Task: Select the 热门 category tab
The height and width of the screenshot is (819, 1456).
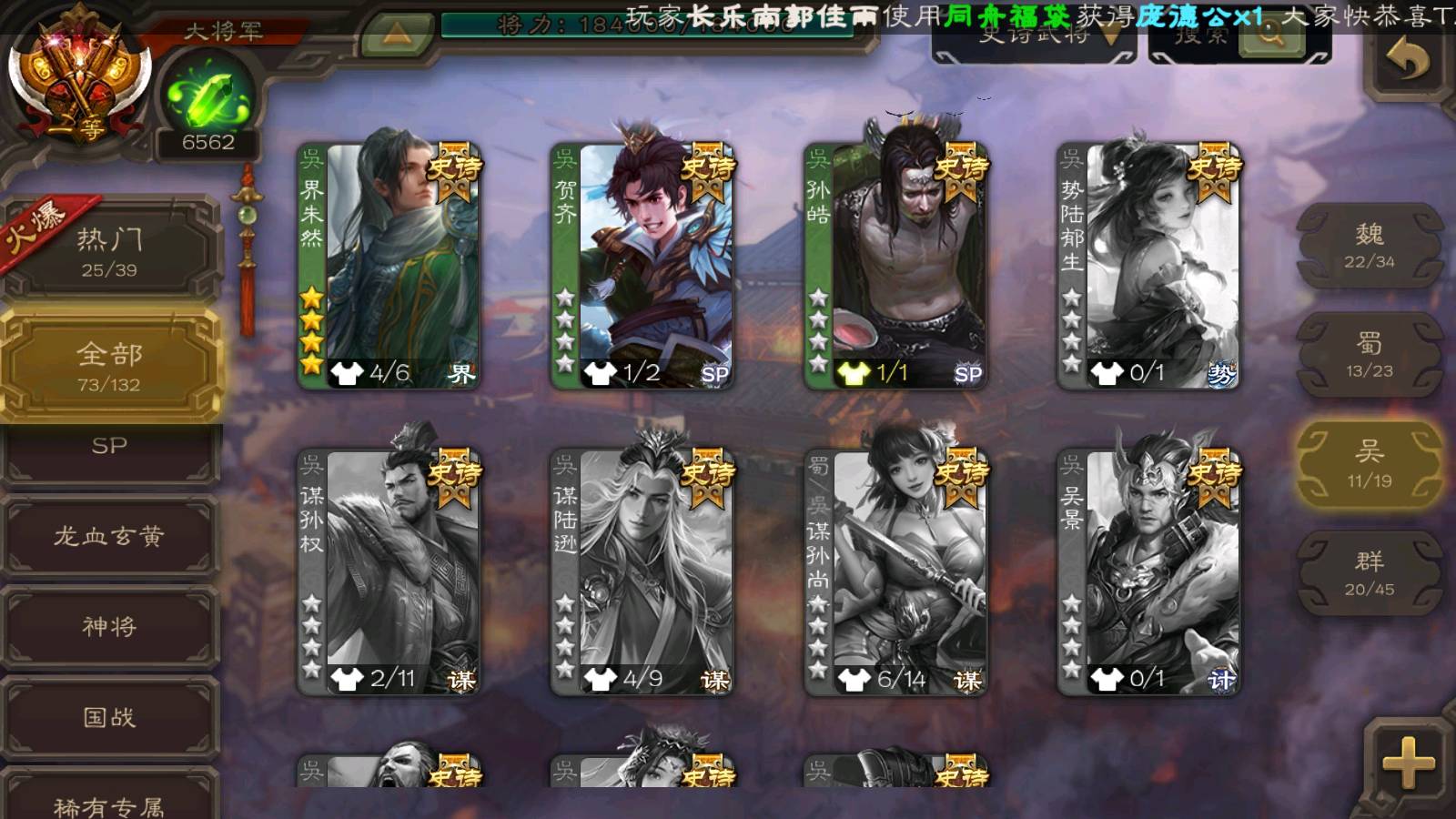Action: point(109,251)
